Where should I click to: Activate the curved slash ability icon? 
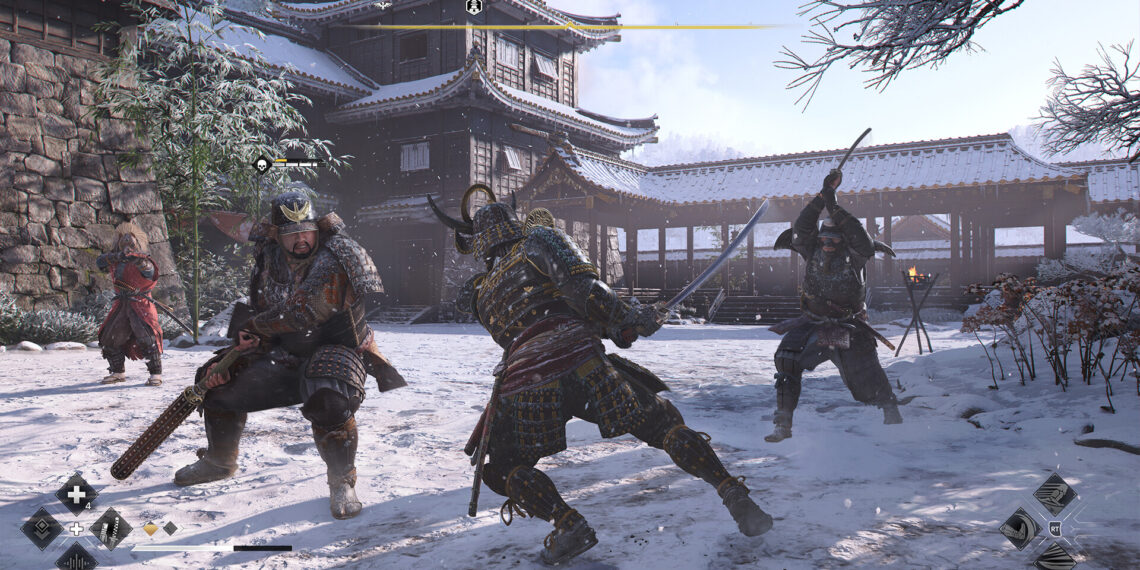(x=1019, y=528)
